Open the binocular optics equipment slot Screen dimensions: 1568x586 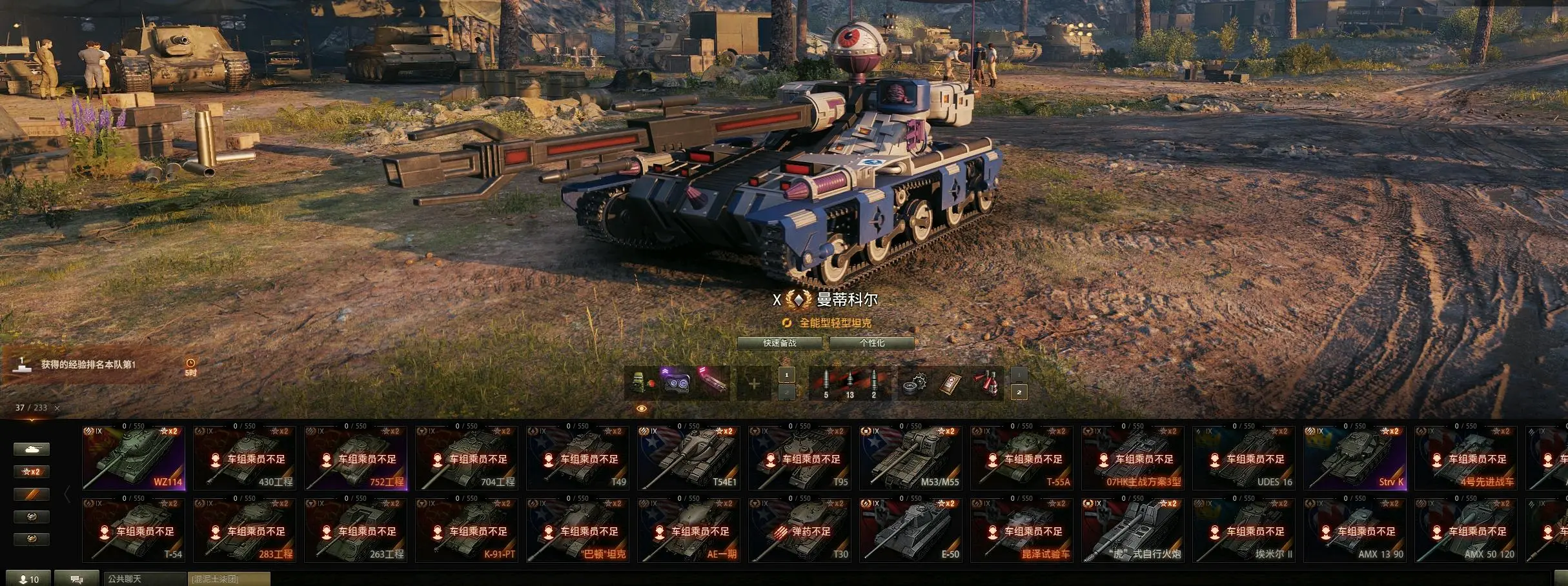click(x=677, y=383)
